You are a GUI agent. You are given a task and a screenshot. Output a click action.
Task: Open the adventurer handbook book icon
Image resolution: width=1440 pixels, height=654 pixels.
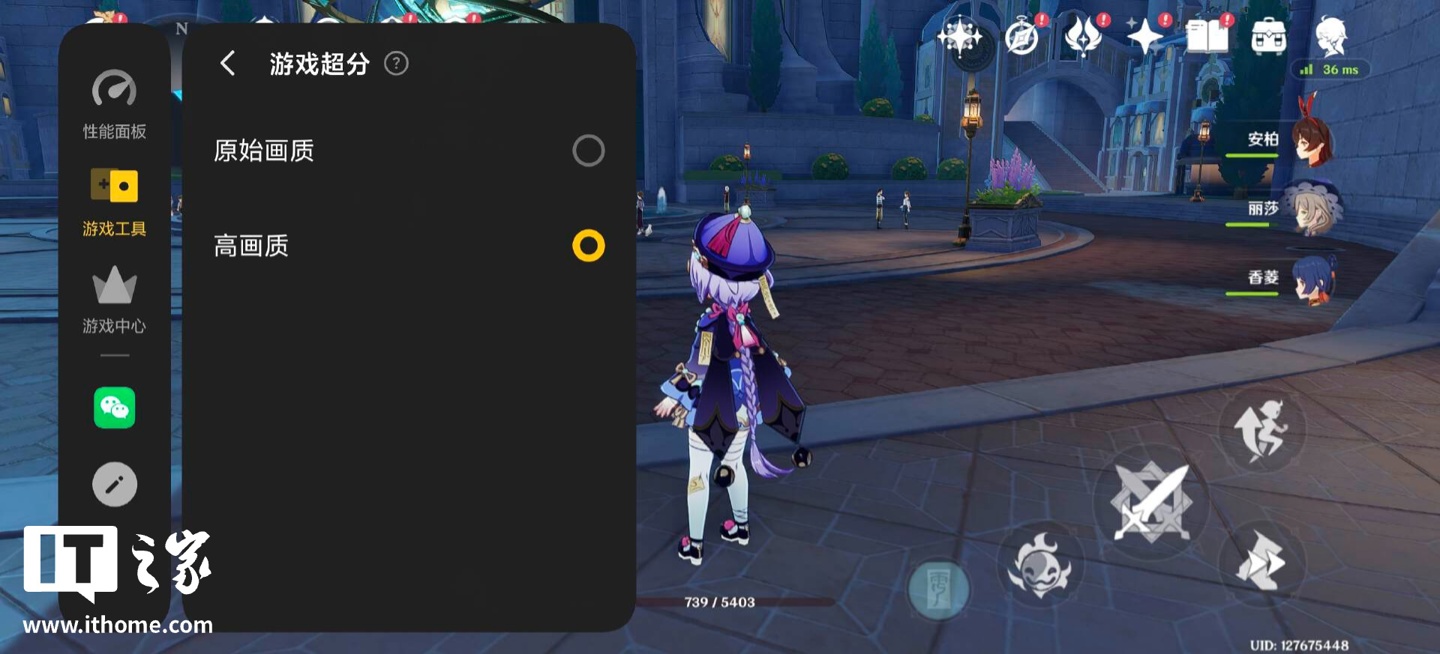click(1207, 37)
